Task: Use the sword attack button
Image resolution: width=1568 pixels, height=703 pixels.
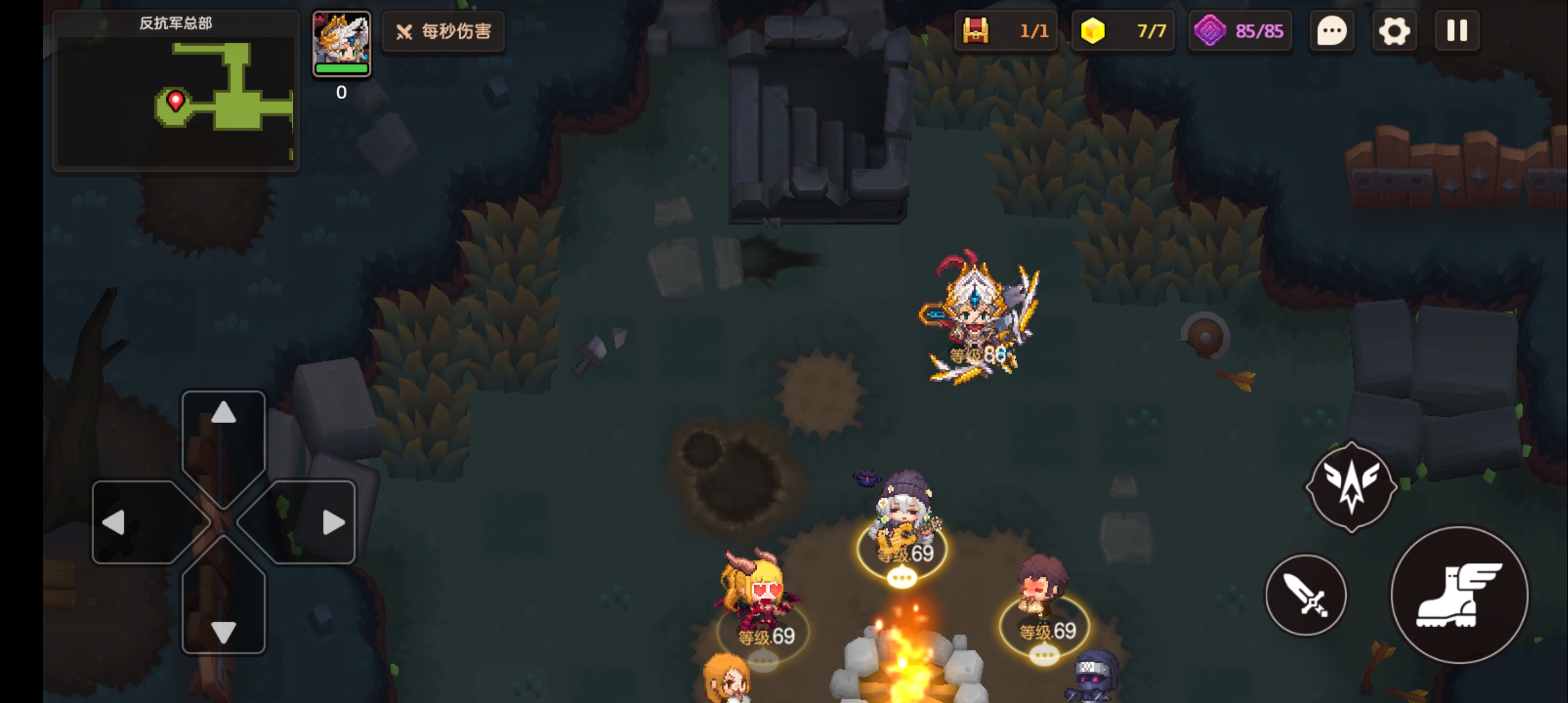Action: coord(1306,595)
